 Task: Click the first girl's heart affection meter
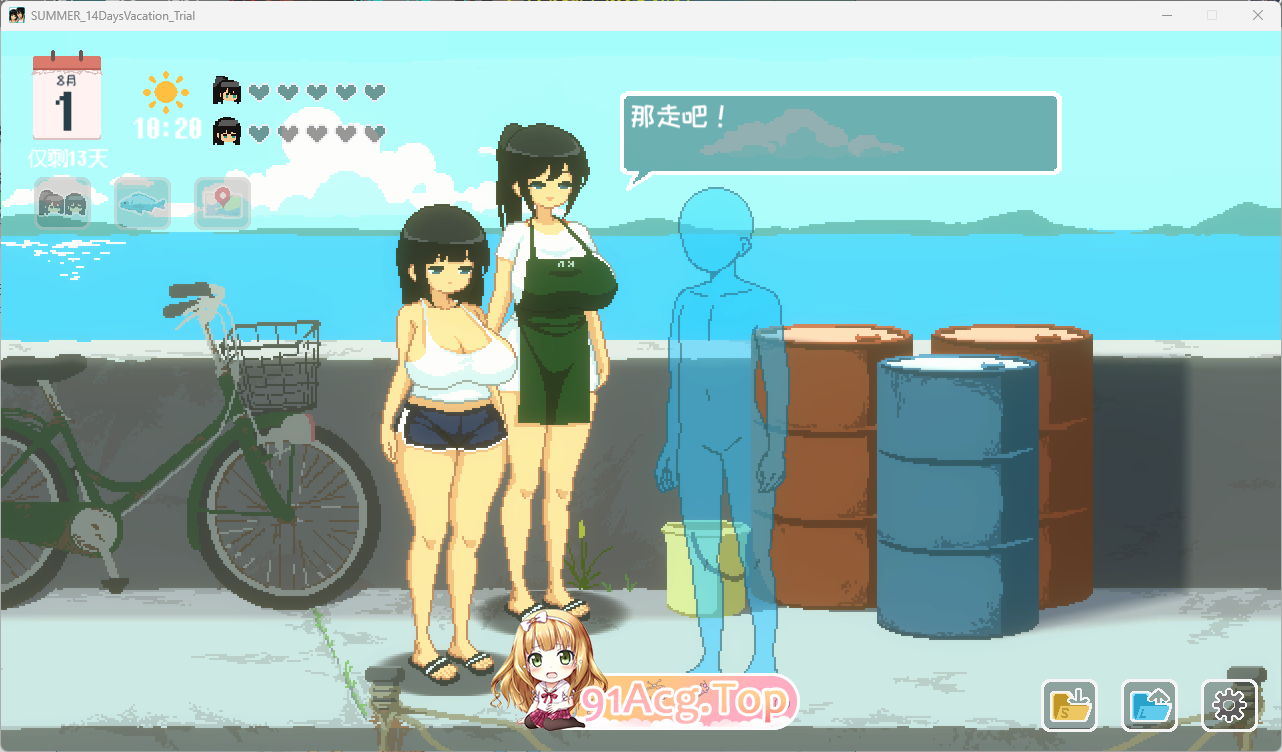318,91
